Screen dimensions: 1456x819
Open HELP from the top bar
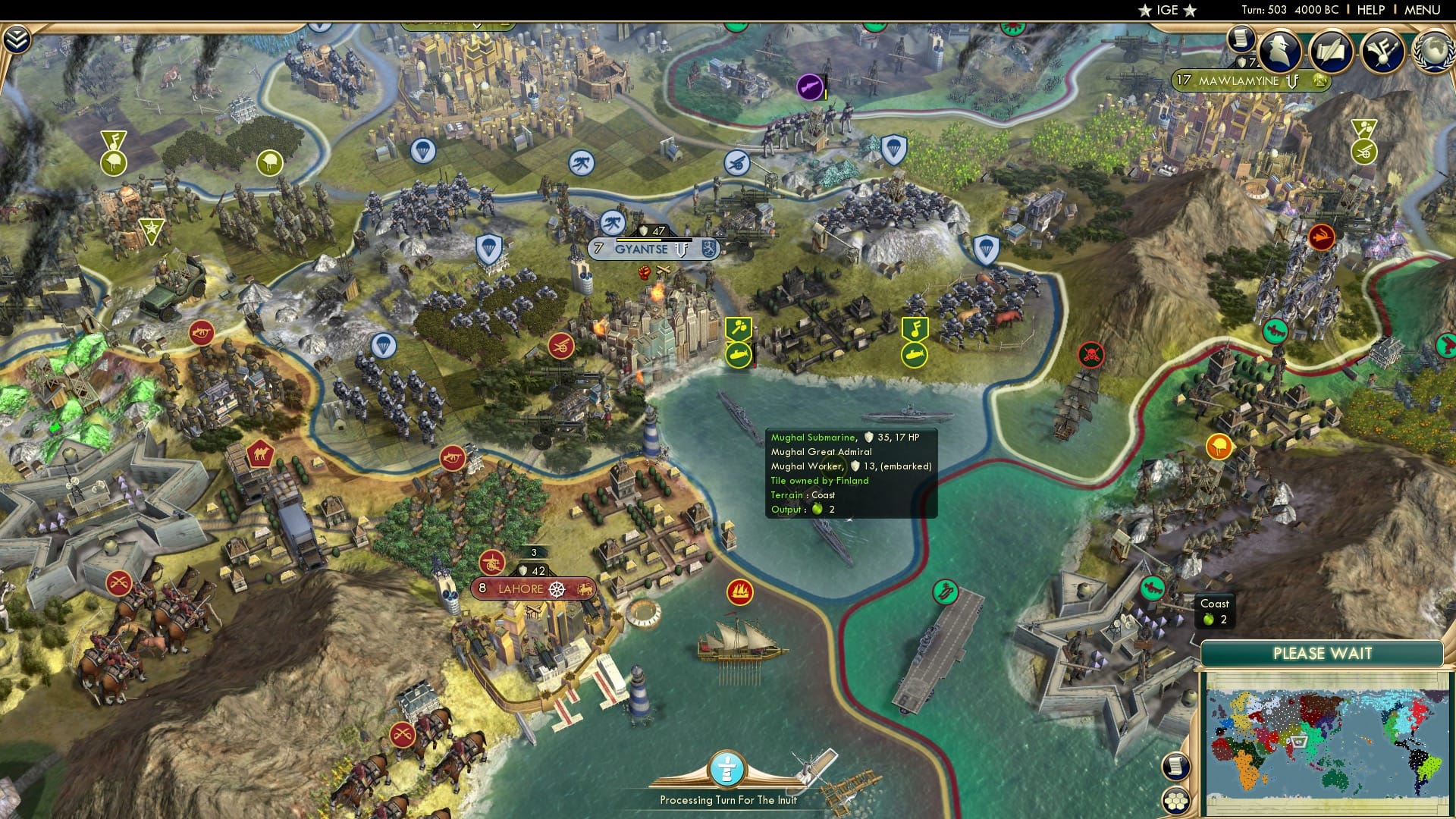(x=1369, y=10)
